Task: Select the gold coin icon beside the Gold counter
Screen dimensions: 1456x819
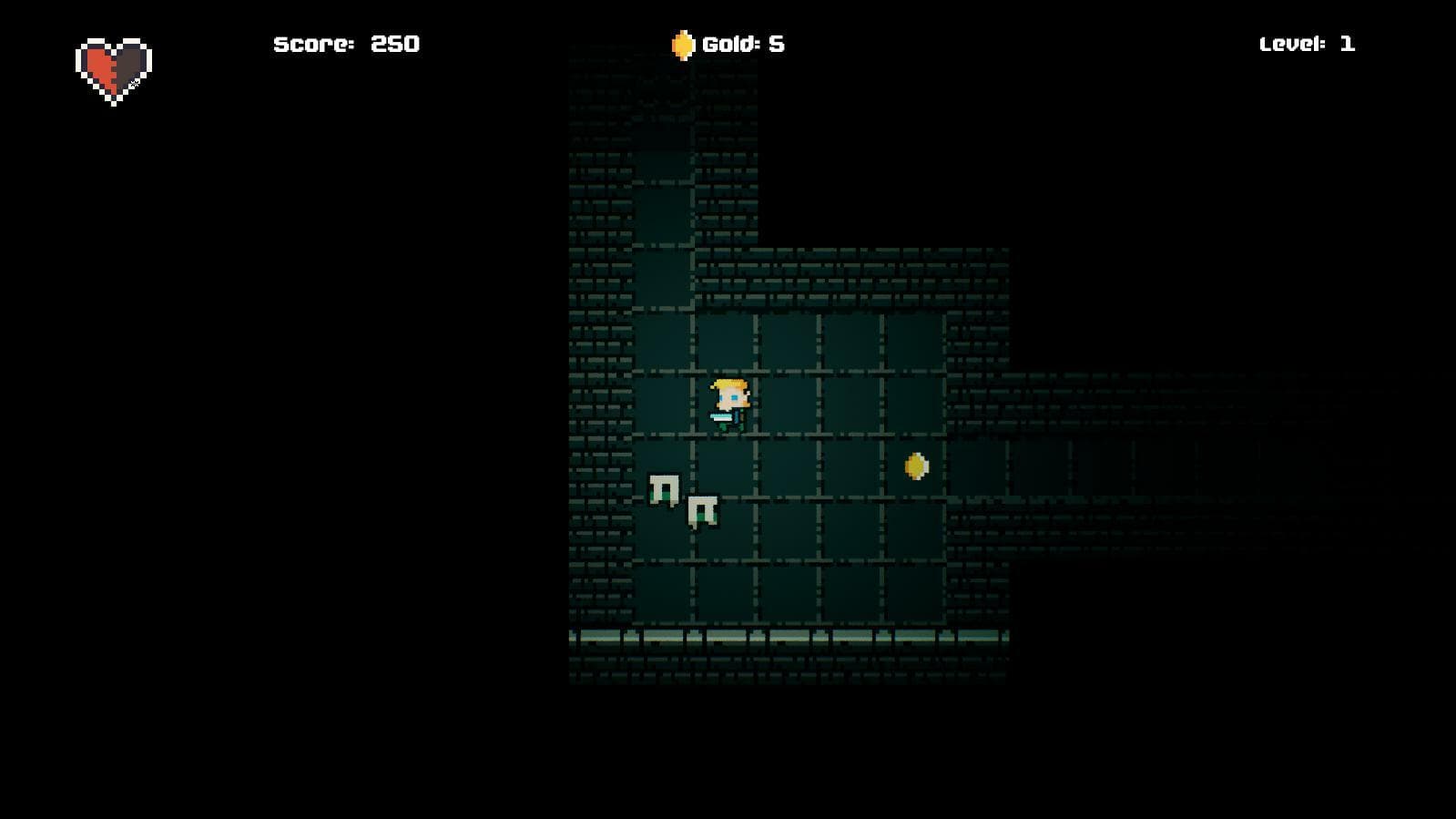Action: [x=685, y=43]
